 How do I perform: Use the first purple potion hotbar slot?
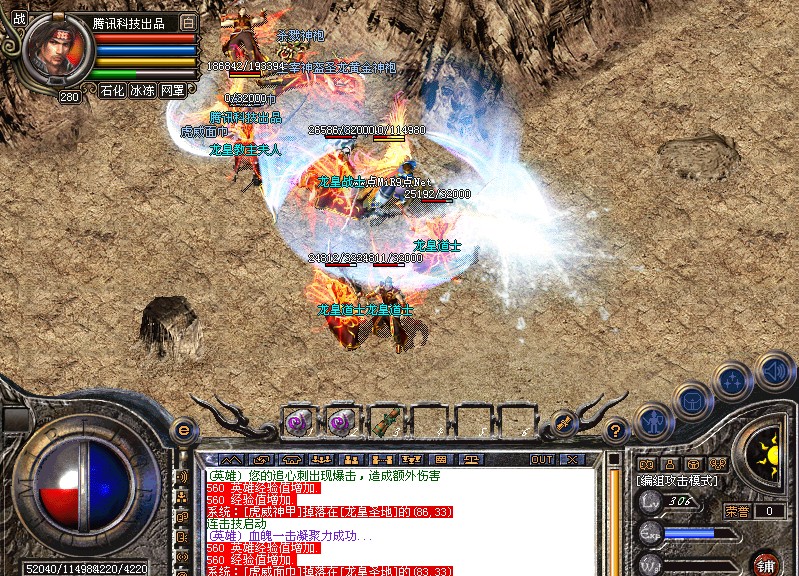coord(299,421)
